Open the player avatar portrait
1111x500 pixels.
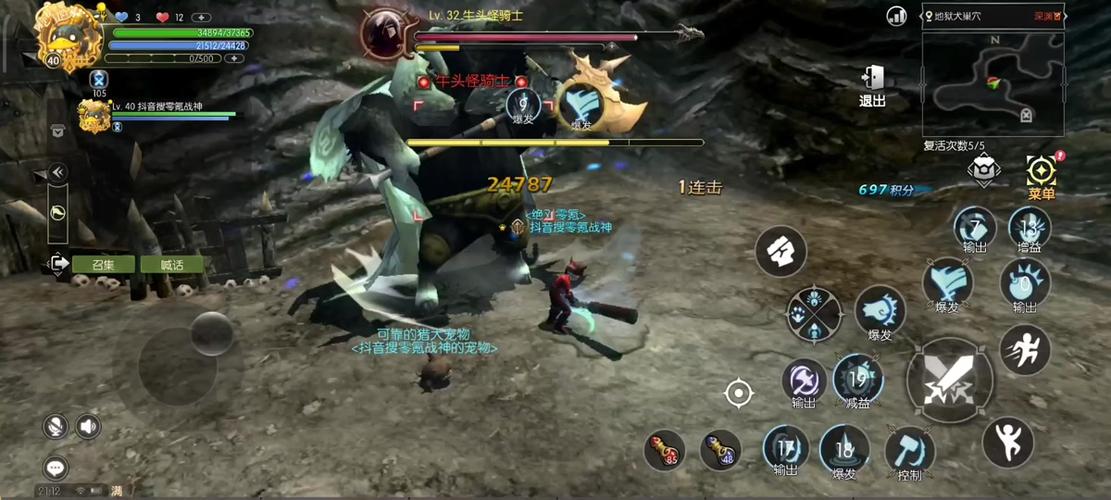pos(67,37)
